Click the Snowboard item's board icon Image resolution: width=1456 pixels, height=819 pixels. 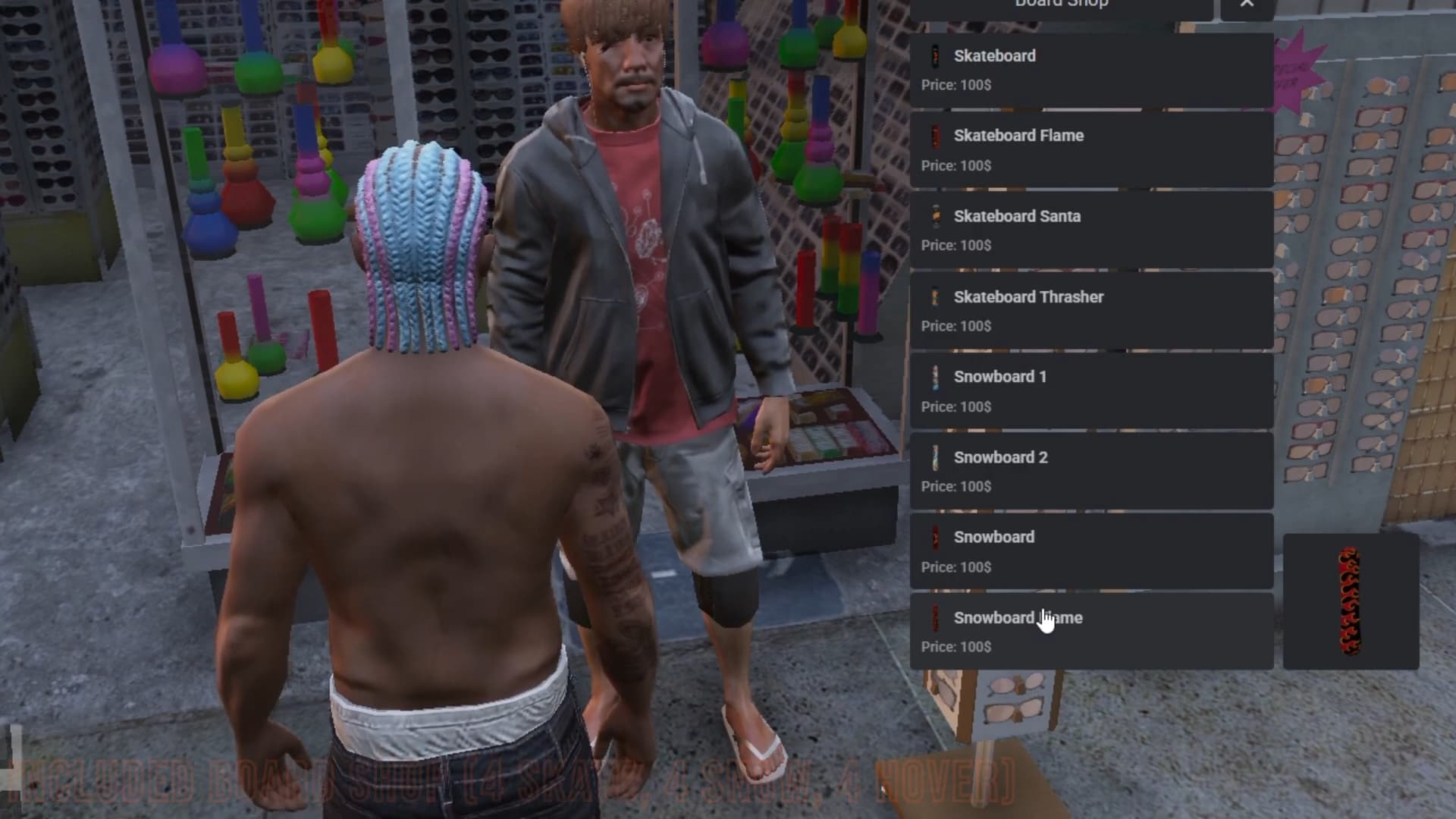(x=934, y=537)
